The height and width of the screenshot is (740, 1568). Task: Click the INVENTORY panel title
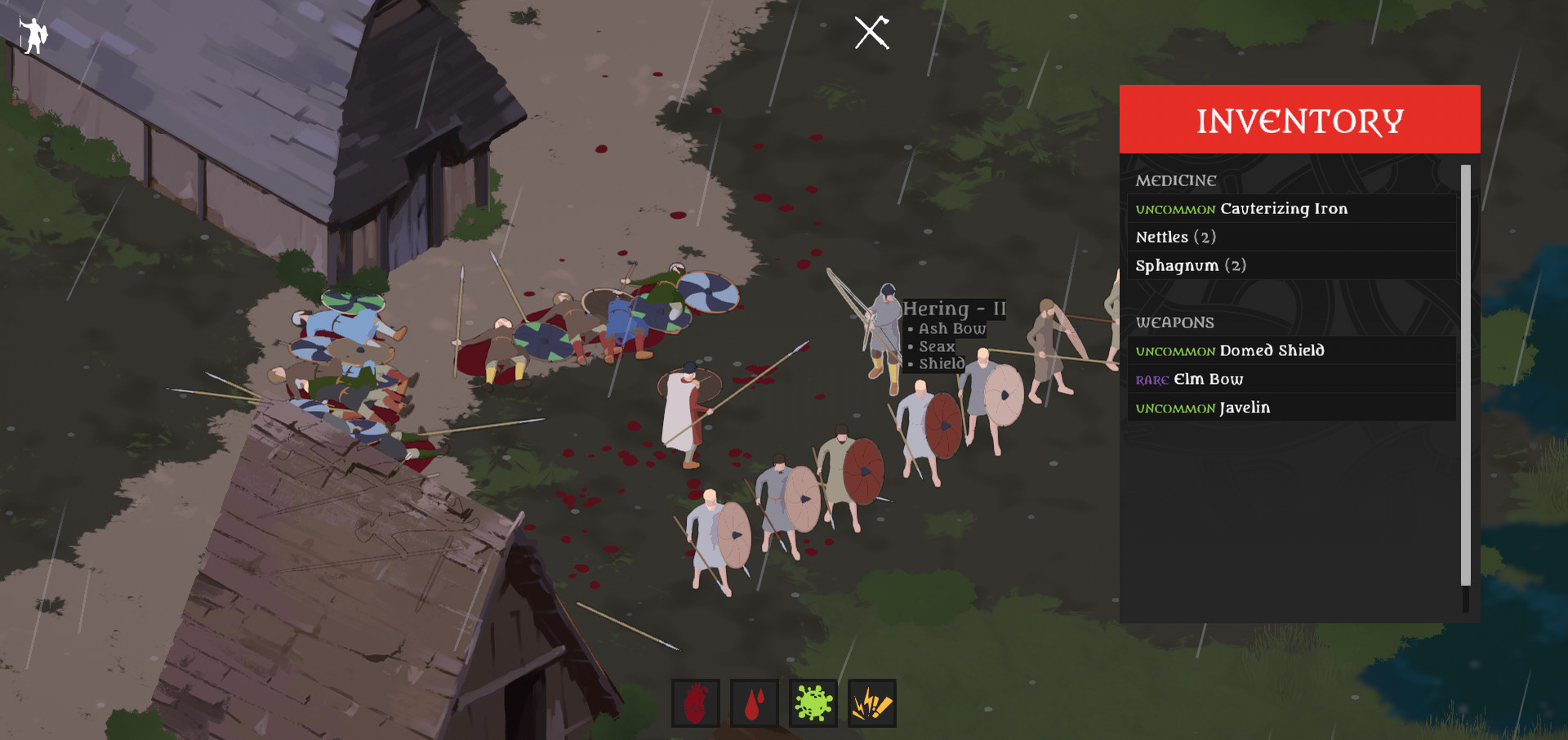click(x=1298, y=119)
